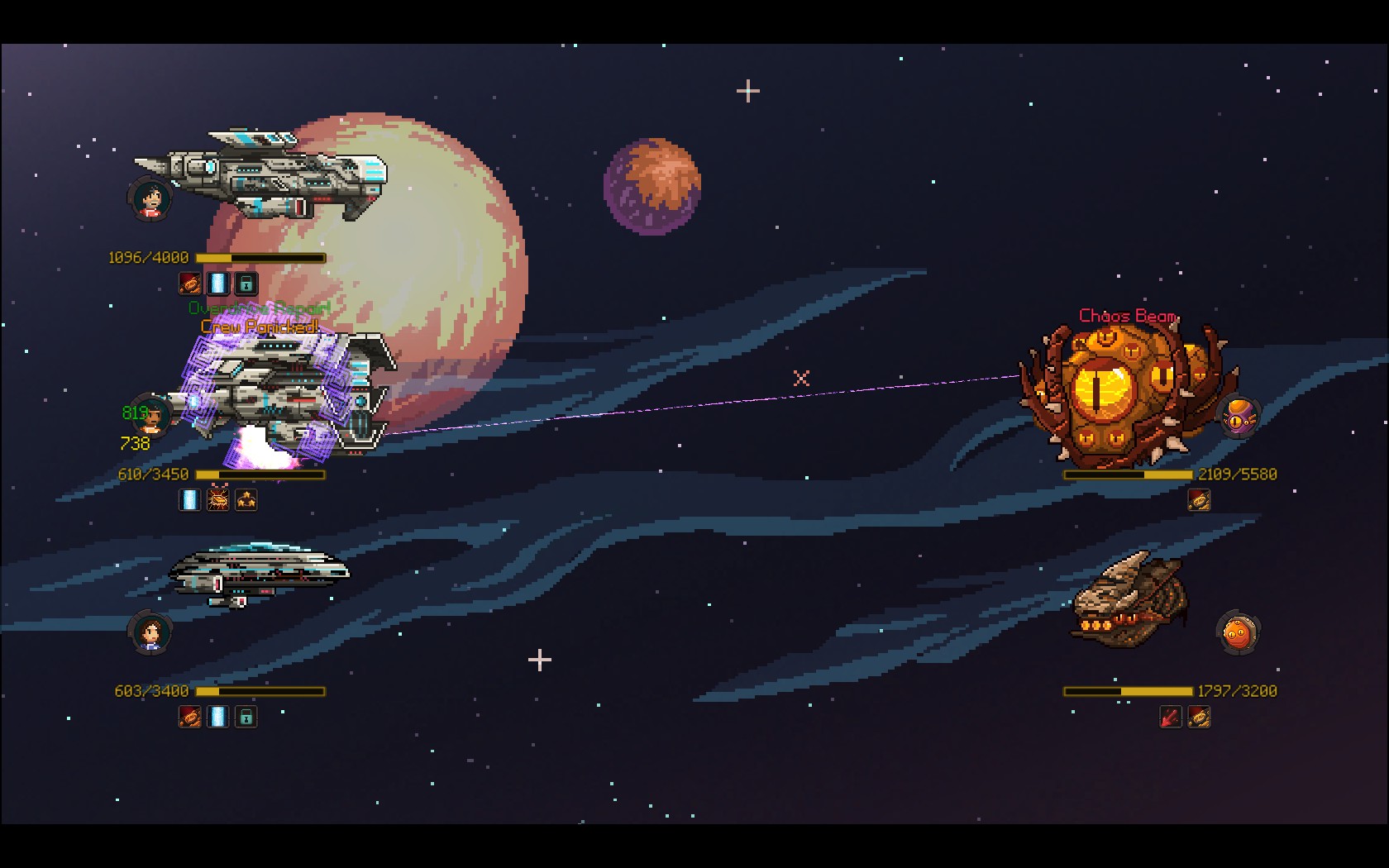This screenshot has width=1389, height=868.
Task: Click the burn status icon under the Chaos Beam enemy's health bar
Action: [1199, 499]
